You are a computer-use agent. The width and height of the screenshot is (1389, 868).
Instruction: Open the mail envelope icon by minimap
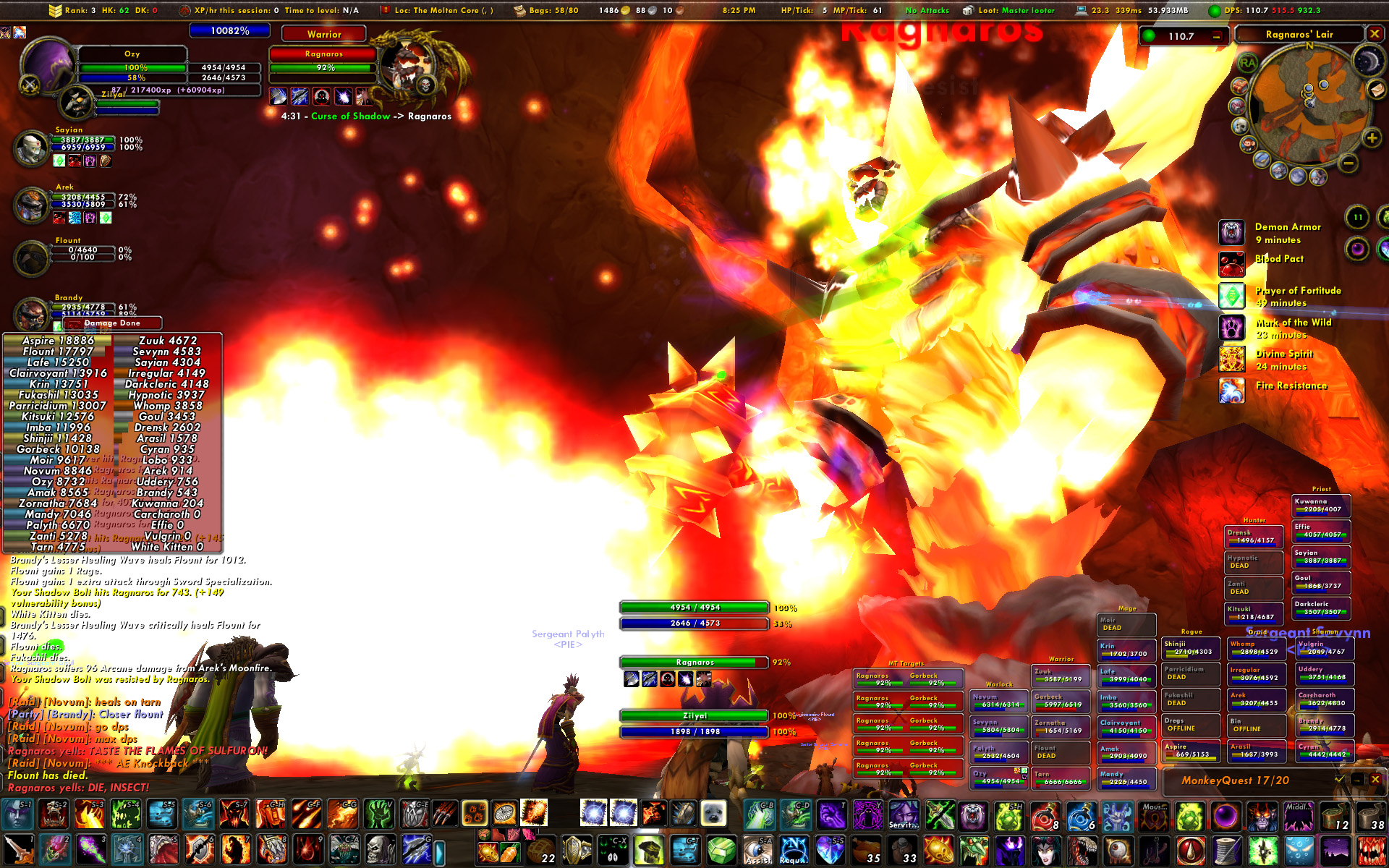click(x=1376, y=89)
